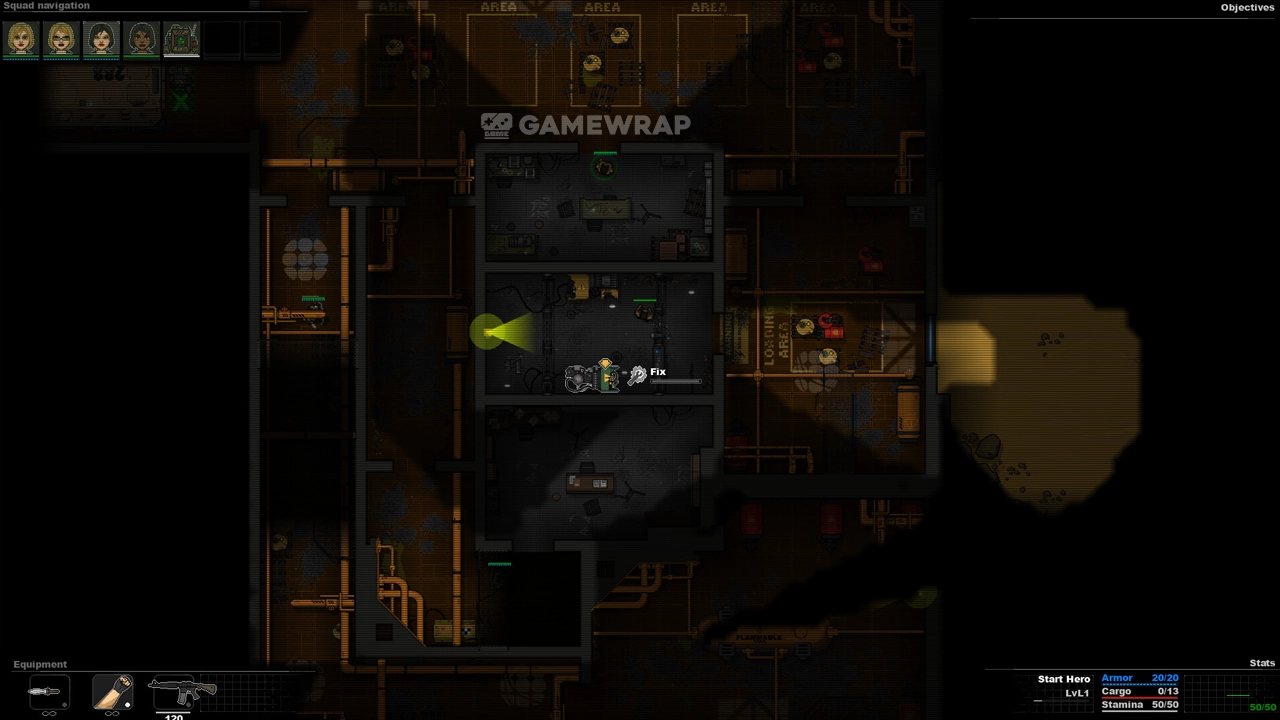This screenshot has width=1280, height=720.
Task: Equip the assault rifle slot
Action: [182, 691]
